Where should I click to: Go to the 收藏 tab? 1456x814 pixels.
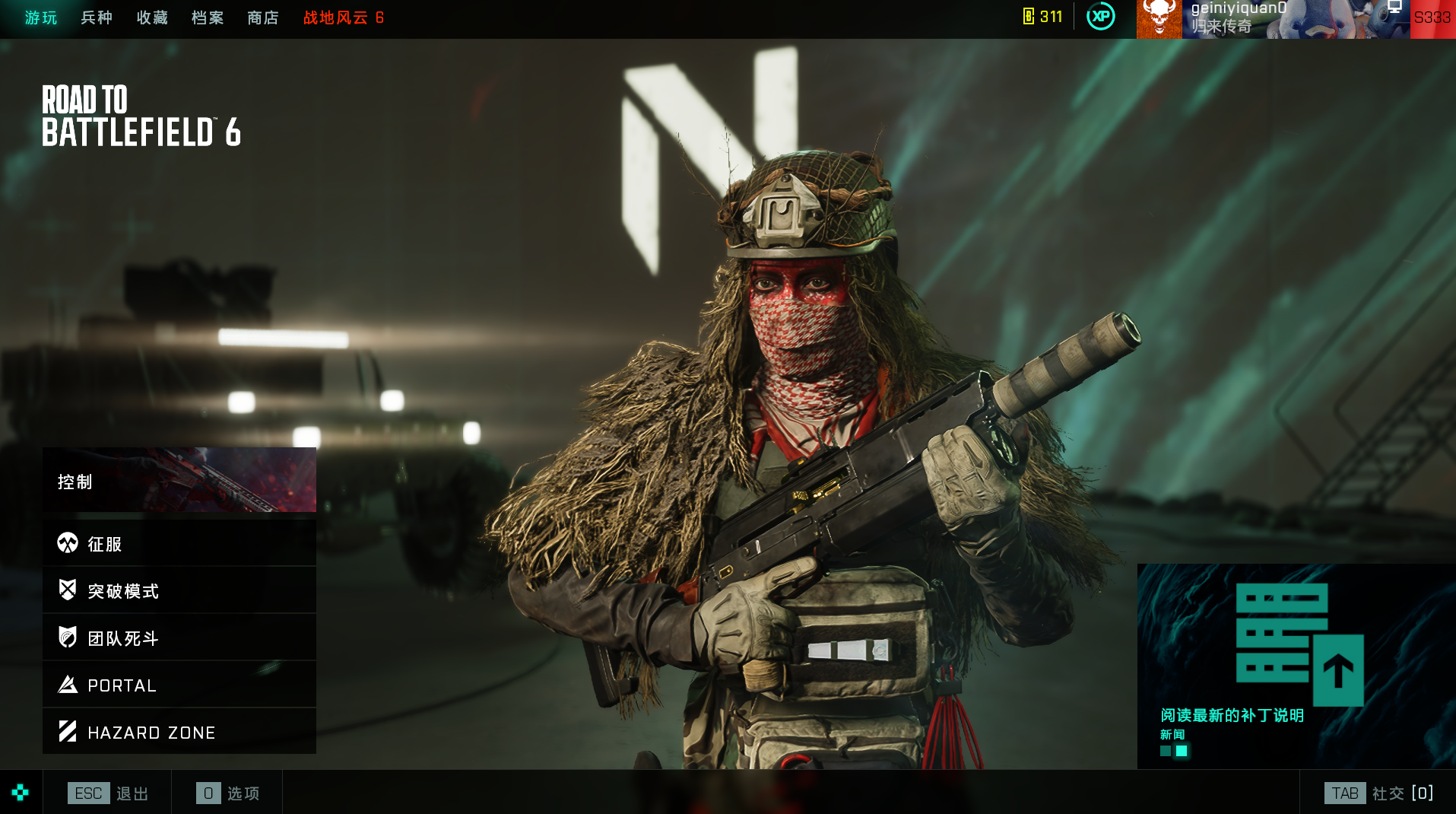(152, 17)
